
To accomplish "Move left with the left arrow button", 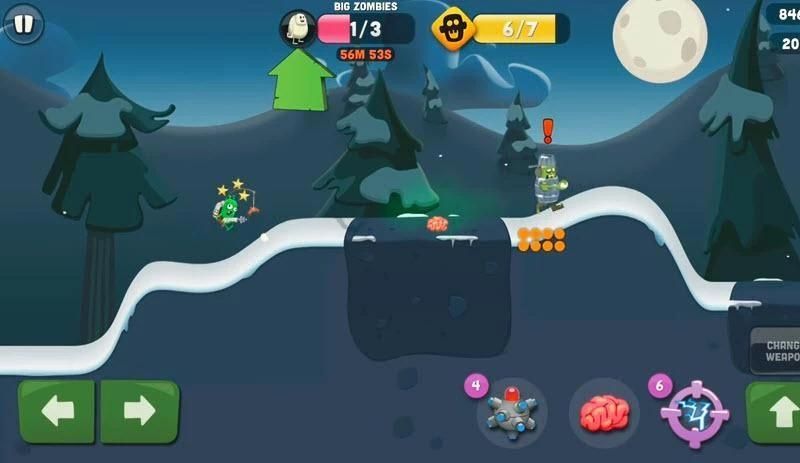I will point(56,411).
